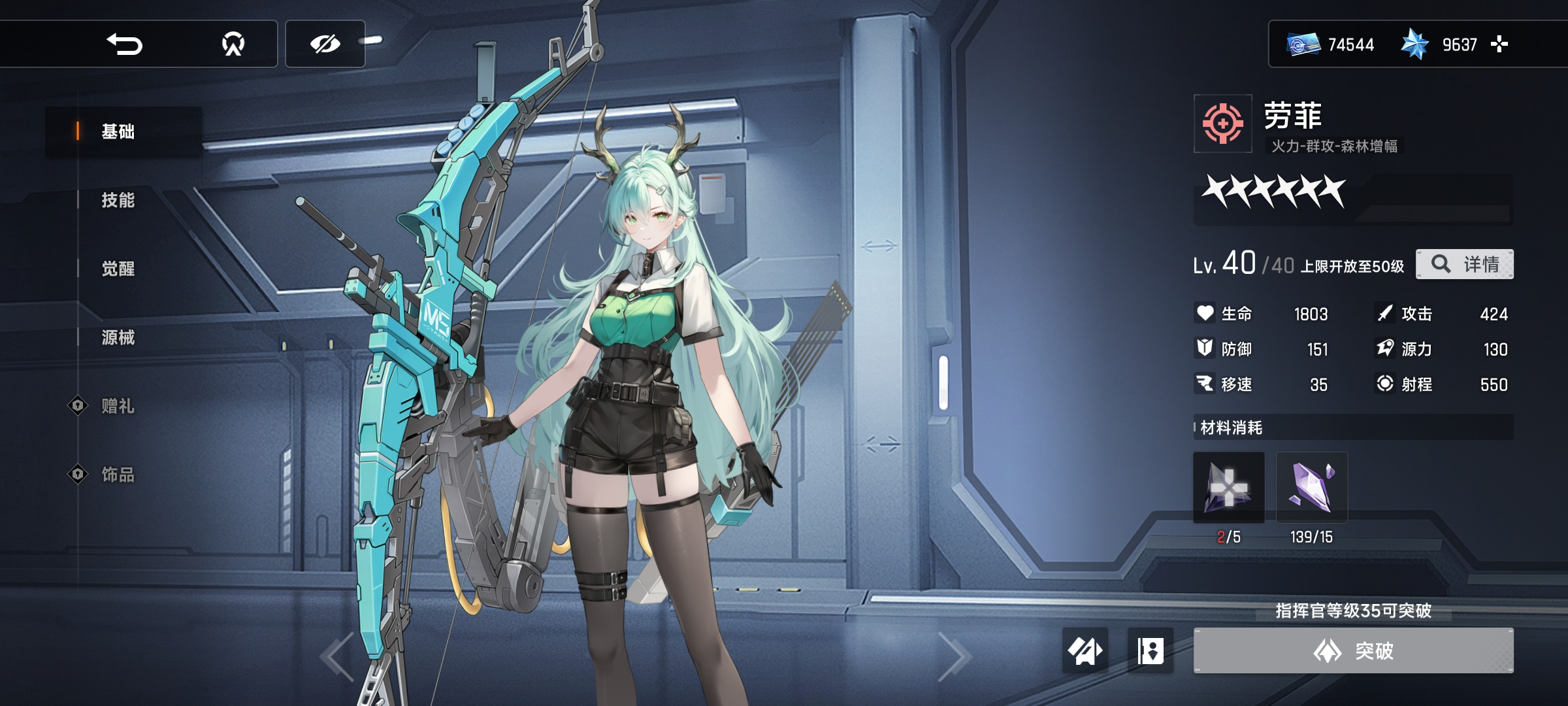Image resolution: width=1568 pixels, height=706 pixels.
Task: Go back with the return arrow
Action: tap(124, 44)
